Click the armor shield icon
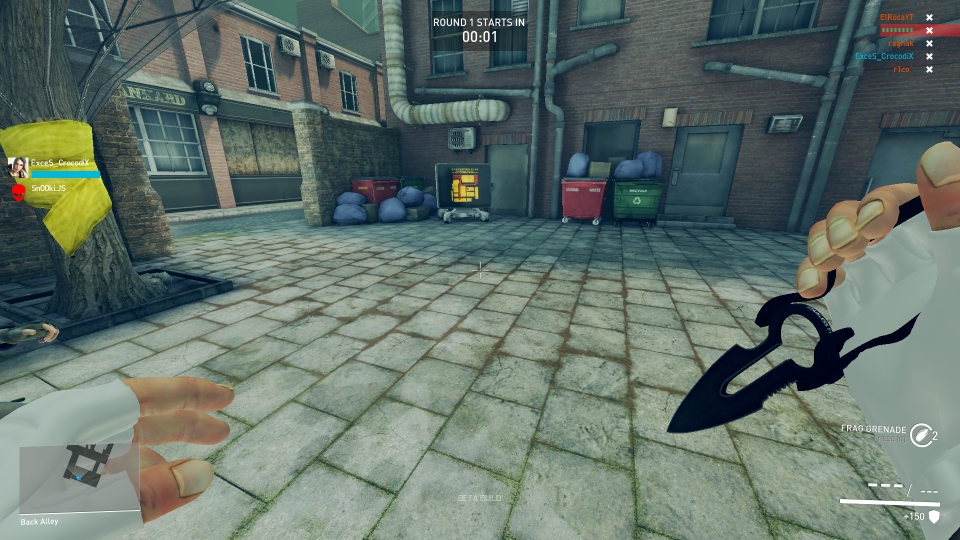This screenshot has height=540, width=960. click(935, 517)
